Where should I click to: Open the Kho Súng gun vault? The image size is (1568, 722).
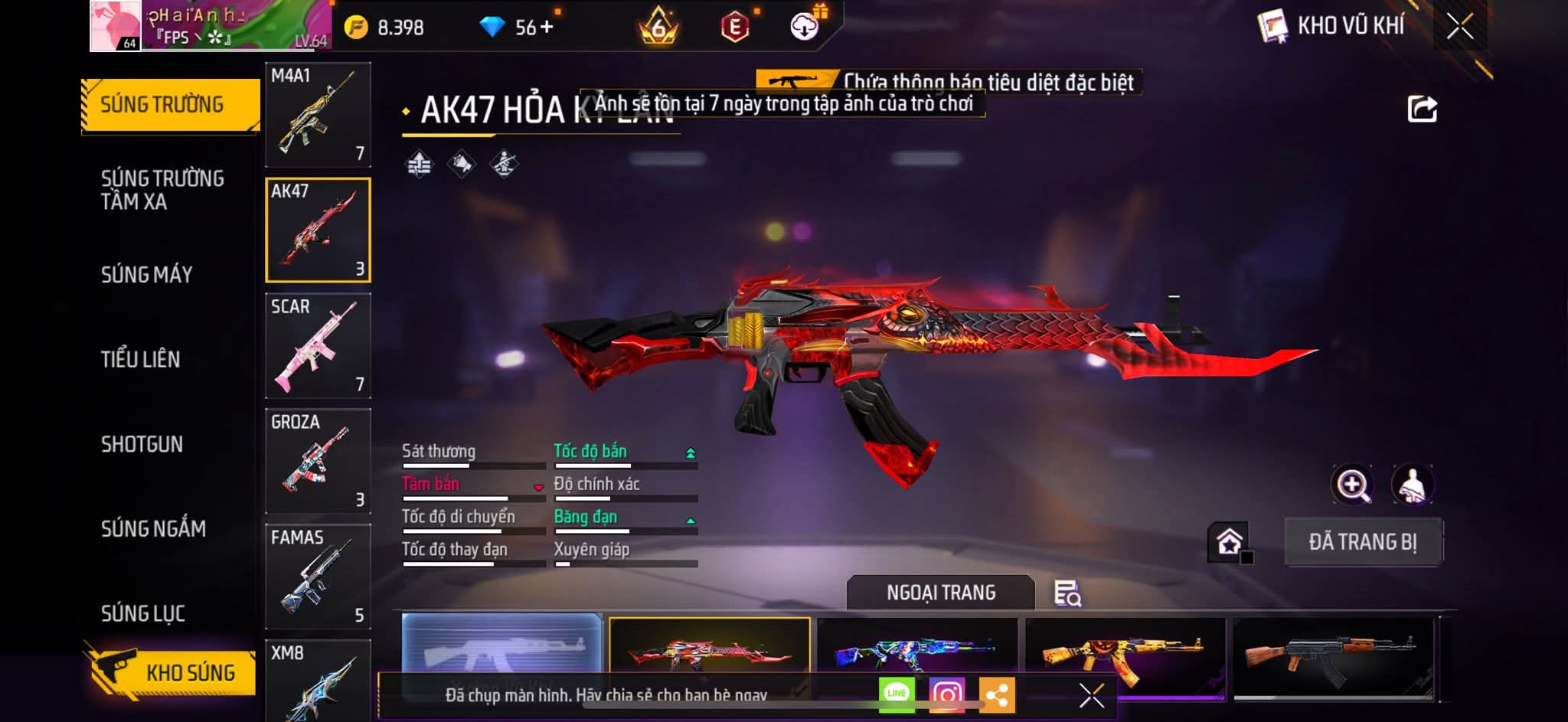(170, 672)
